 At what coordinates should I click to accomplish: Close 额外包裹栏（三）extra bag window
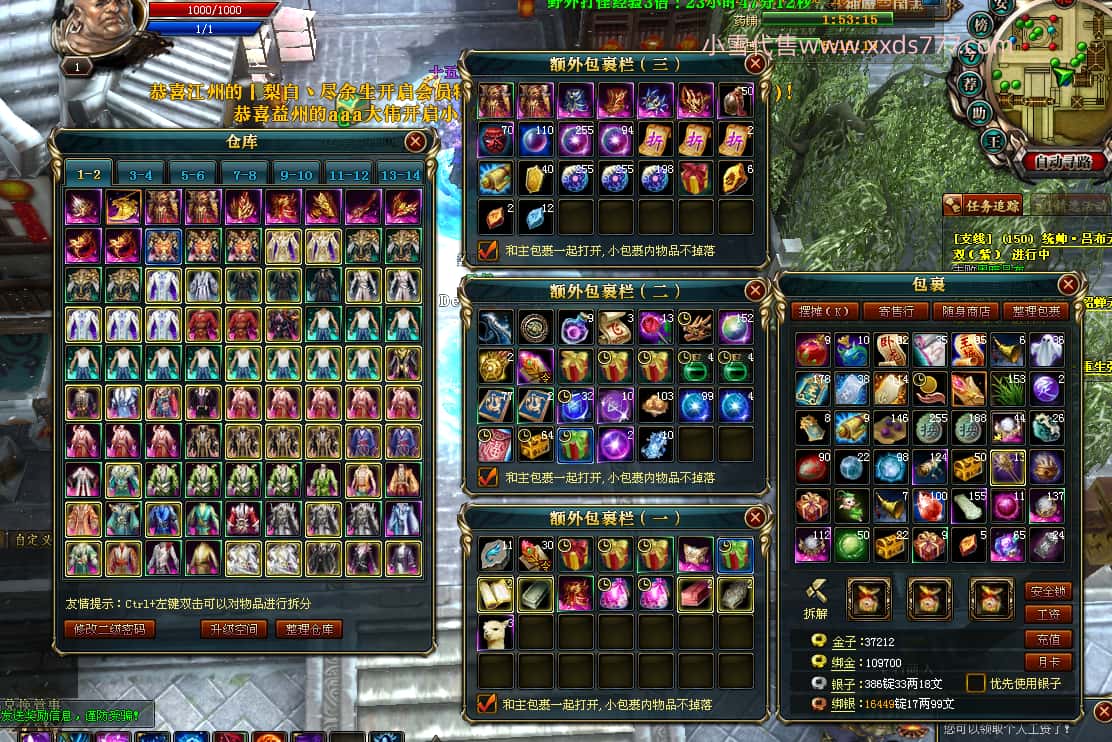coord(755,64)
